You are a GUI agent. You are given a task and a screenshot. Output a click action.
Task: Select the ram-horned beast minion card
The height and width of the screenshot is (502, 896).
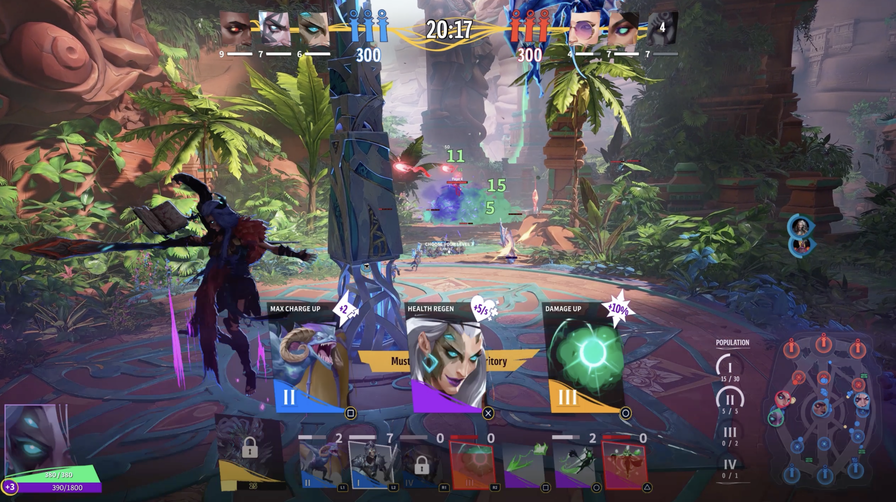click(322, 464)
